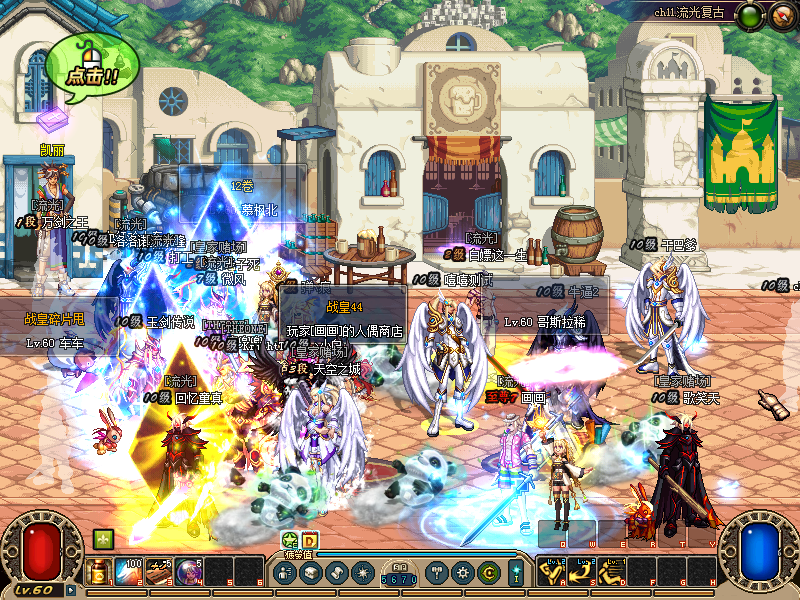Image resolution: width=800 pixels, height=600 pixels.
Task: Open the starburst skill menu icon
Action: [x=361, y=573]
